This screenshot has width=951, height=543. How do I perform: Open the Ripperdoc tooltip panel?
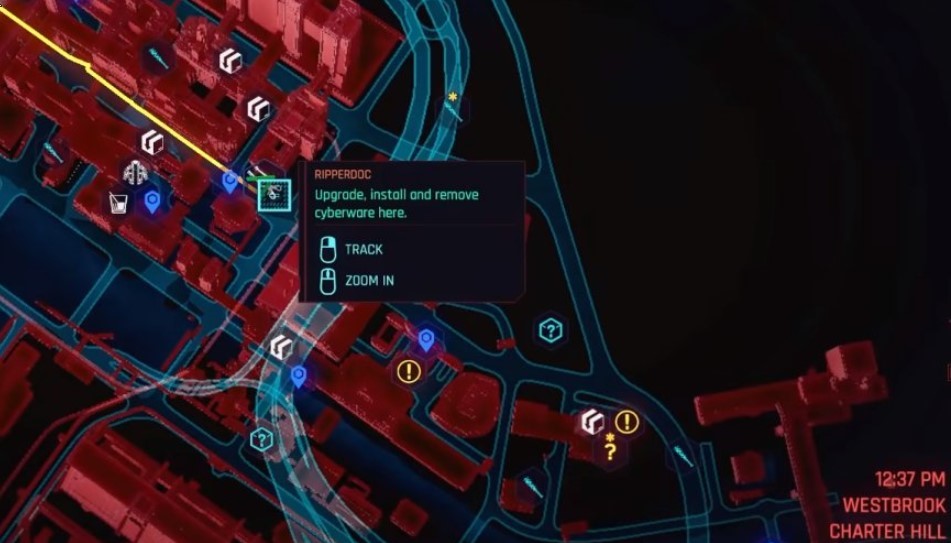tap(412, 231)
